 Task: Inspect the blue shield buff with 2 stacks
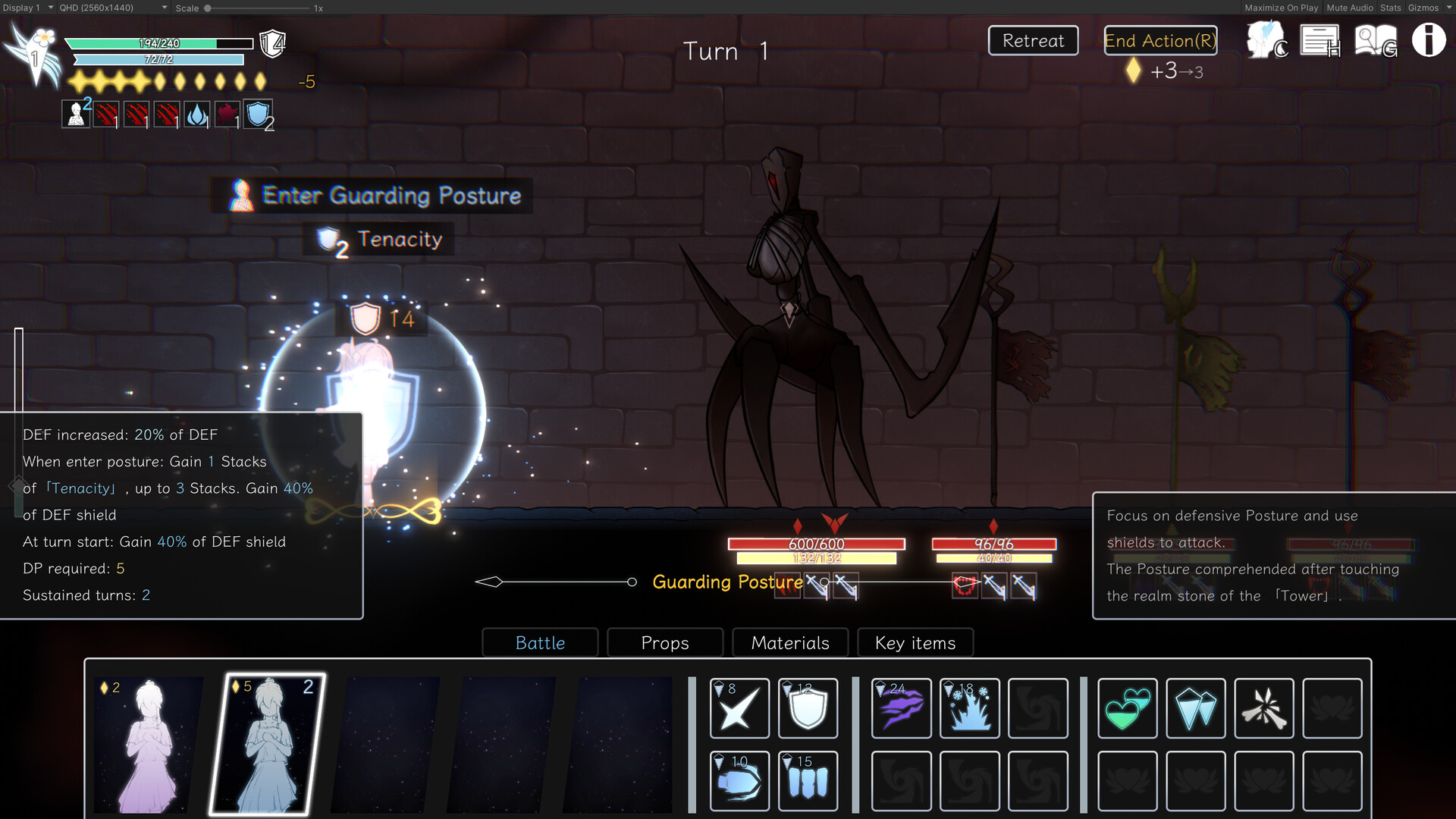[x=259, y=115]
